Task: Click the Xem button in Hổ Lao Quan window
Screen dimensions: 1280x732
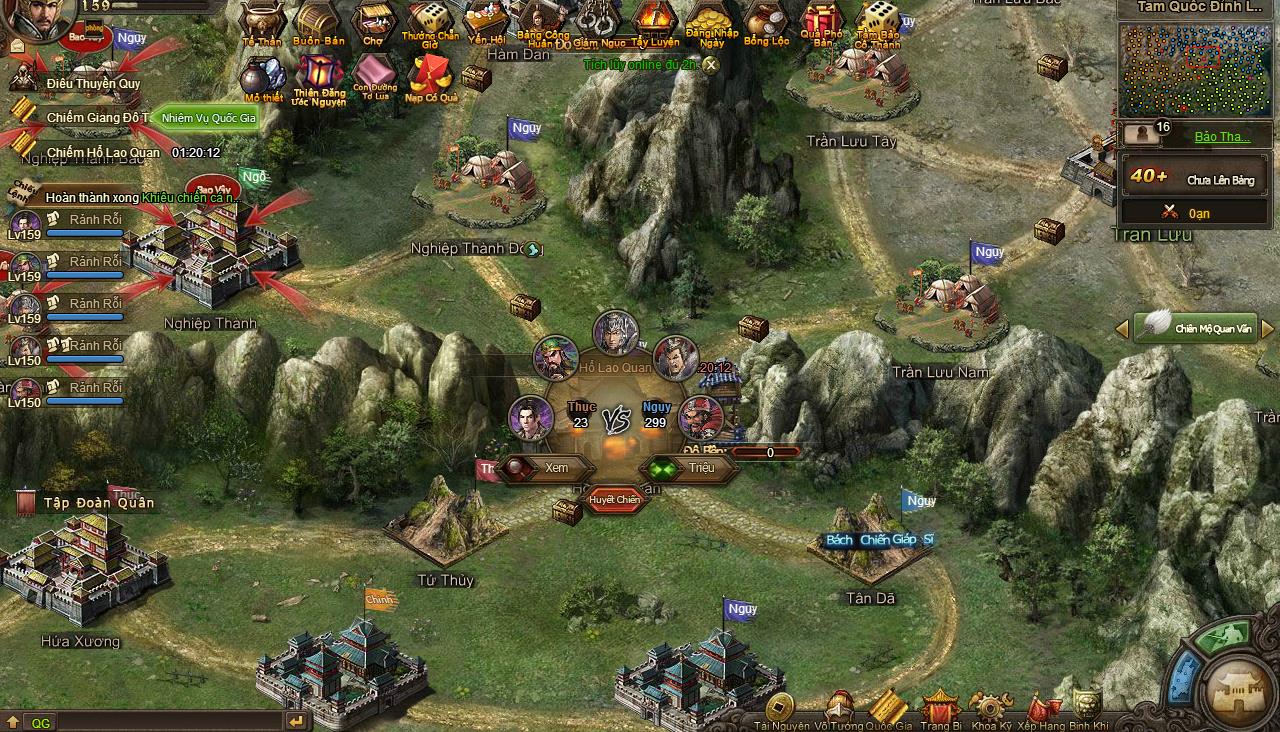Action: click(x=557, y=467)
